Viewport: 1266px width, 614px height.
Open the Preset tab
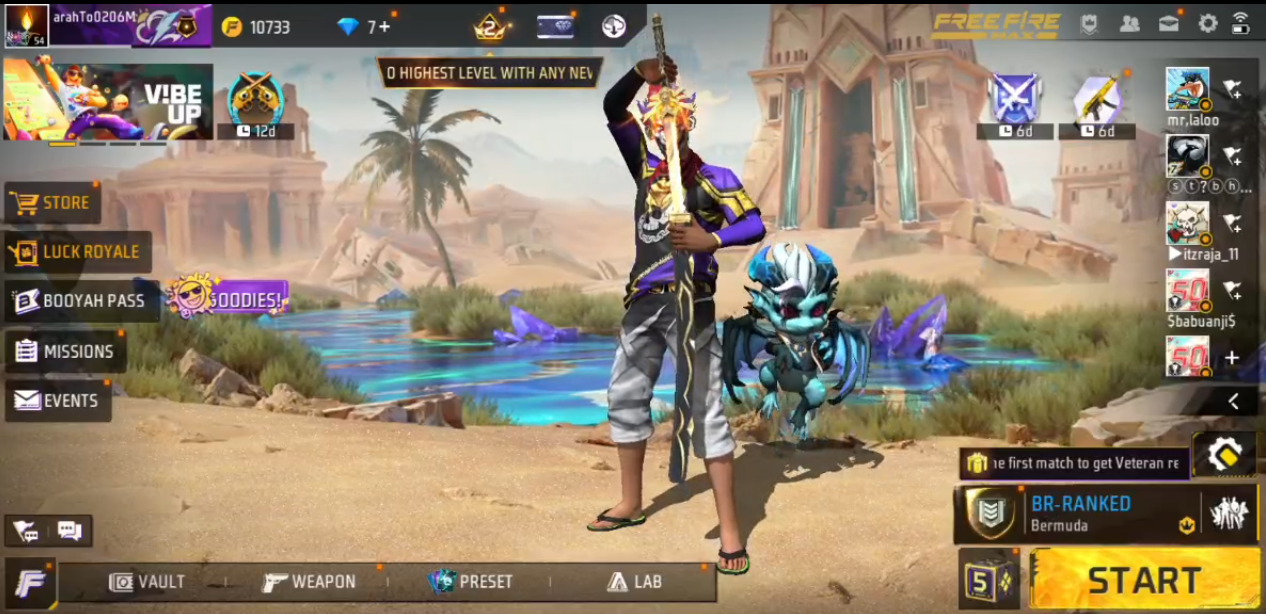471,582
